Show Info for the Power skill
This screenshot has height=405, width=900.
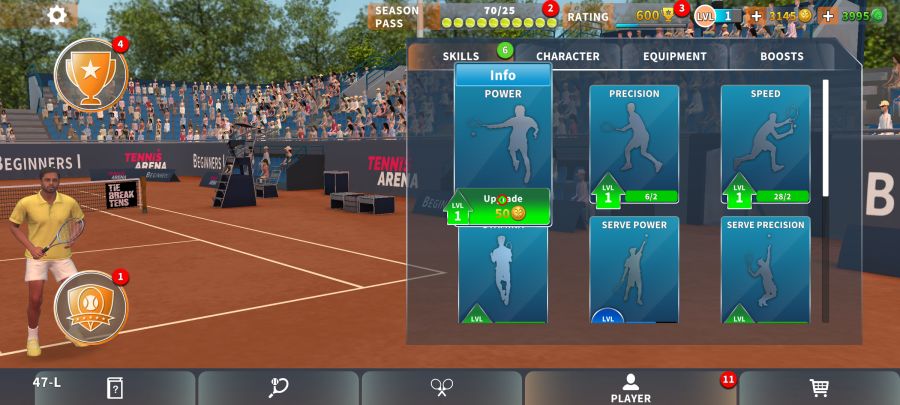coord(503,76)
